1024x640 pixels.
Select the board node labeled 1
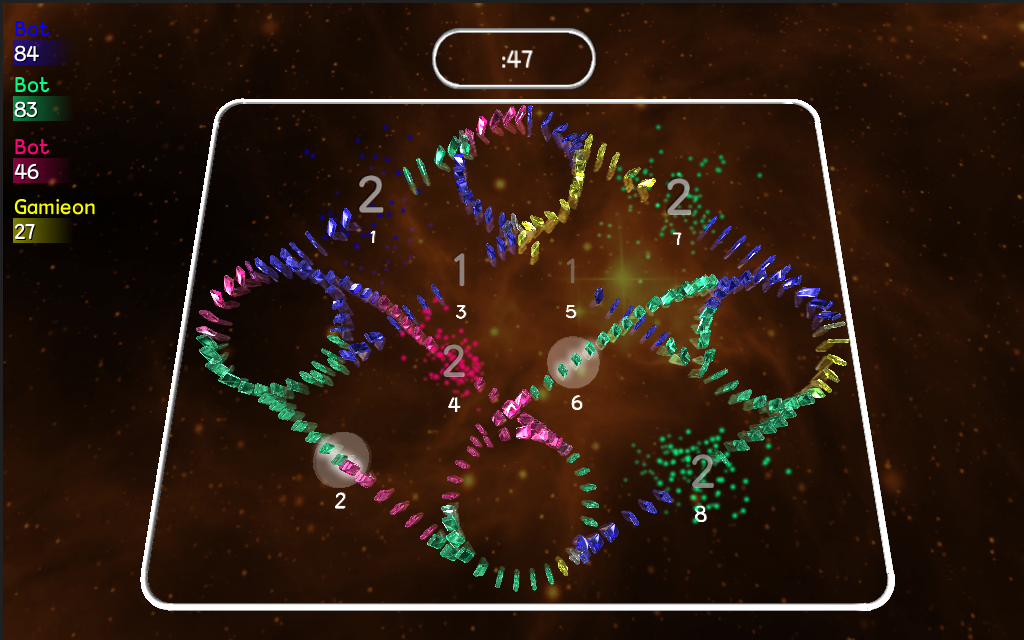[371, 196]
